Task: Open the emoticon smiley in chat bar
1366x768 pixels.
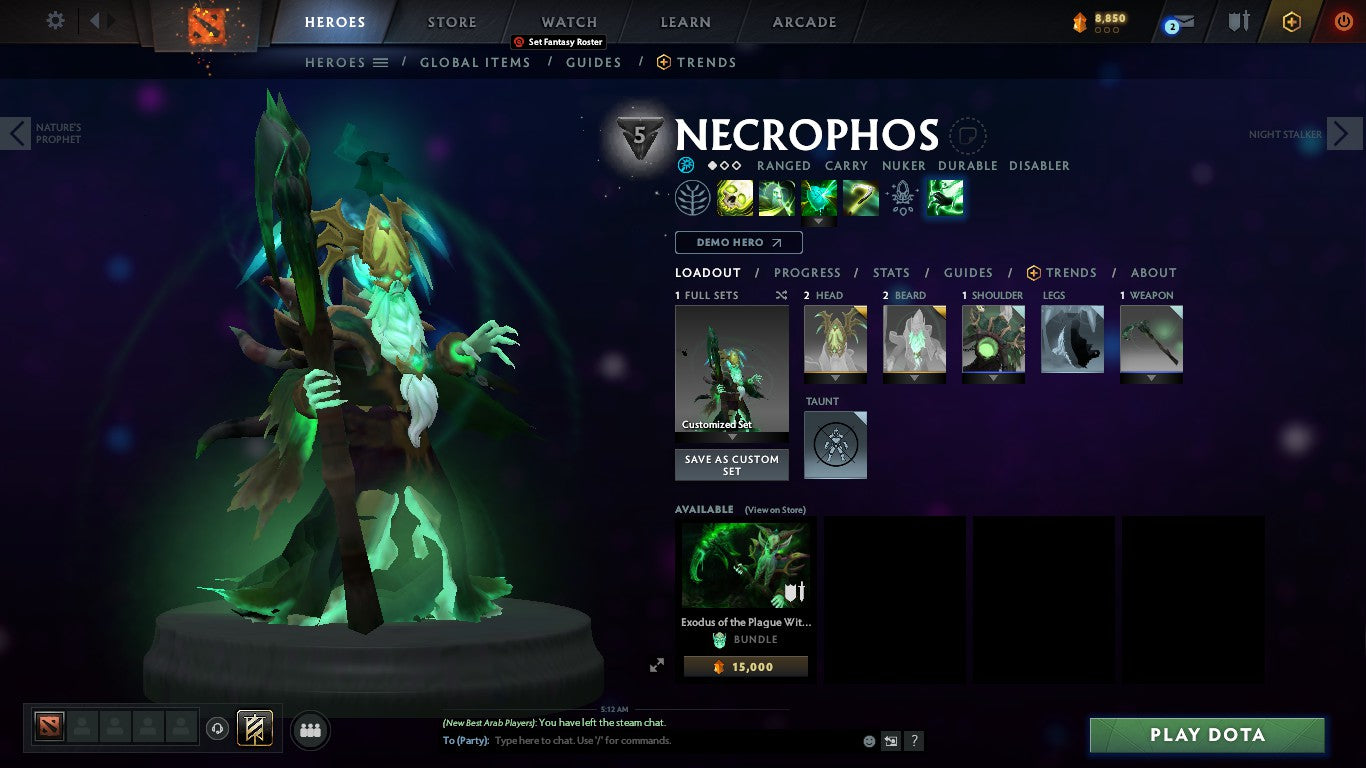Action: click(868, 740)
